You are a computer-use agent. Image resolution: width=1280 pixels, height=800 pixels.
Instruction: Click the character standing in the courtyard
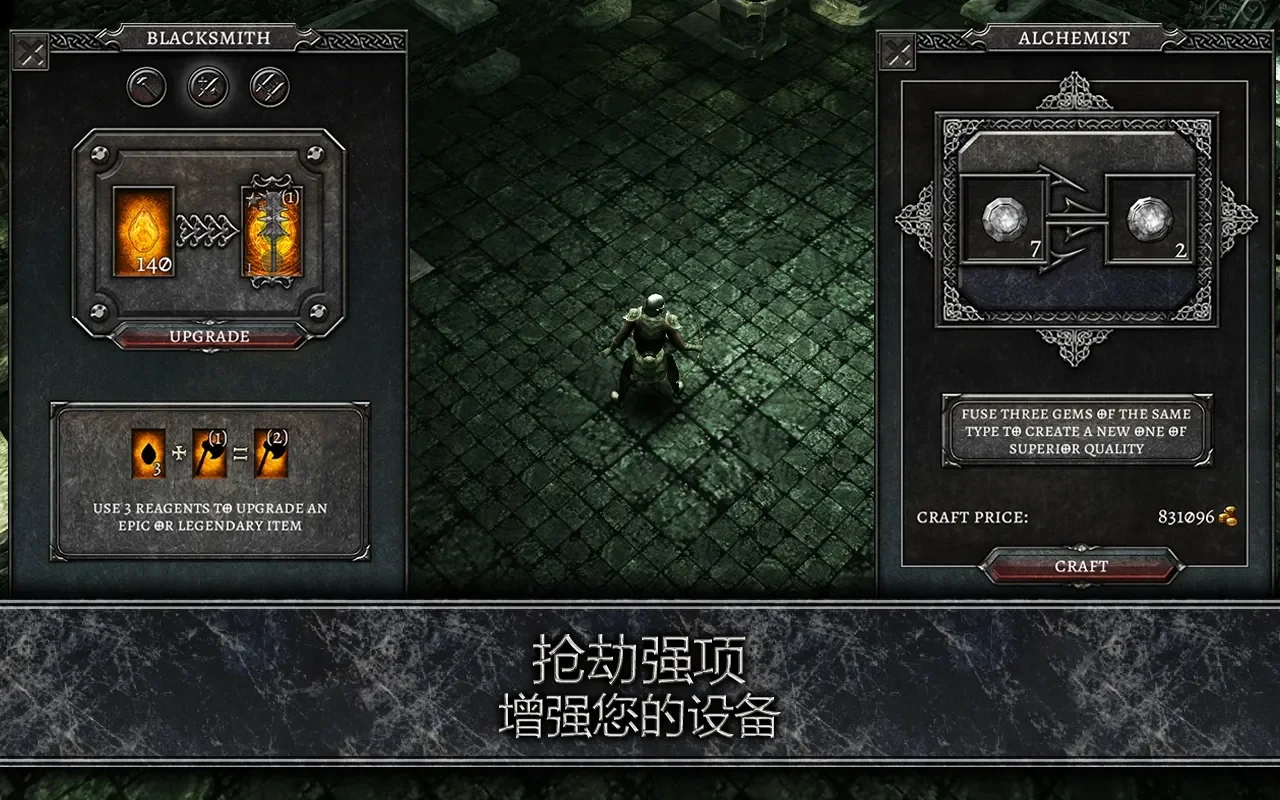[652, 340]
